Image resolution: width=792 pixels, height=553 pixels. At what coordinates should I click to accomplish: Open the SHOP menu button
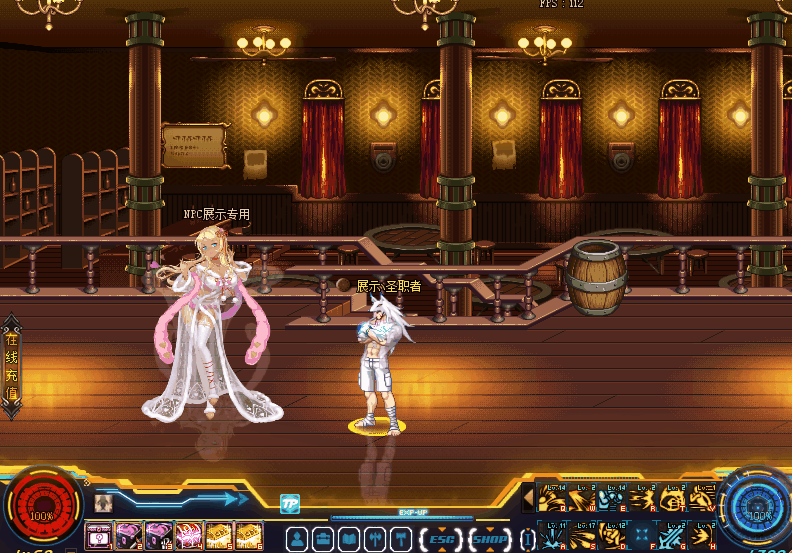[x=489, y=540]
